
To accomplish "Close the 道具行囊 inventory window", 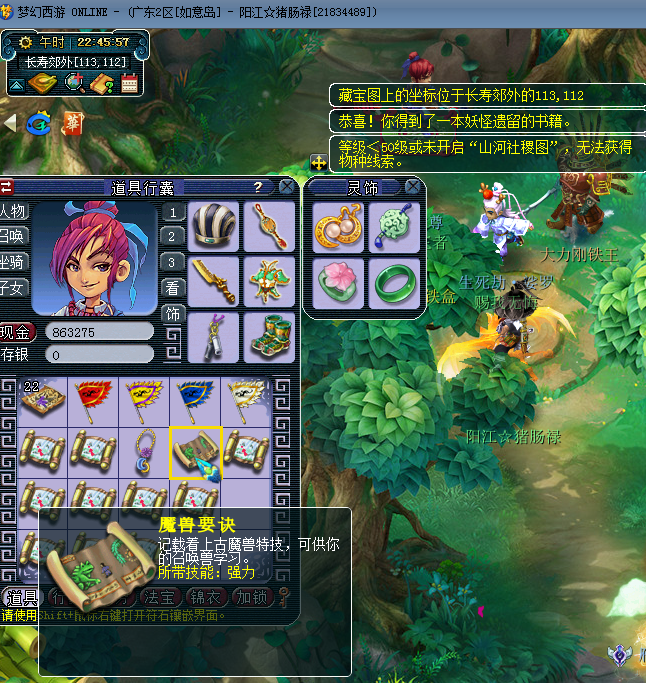I will click(287, 187).
